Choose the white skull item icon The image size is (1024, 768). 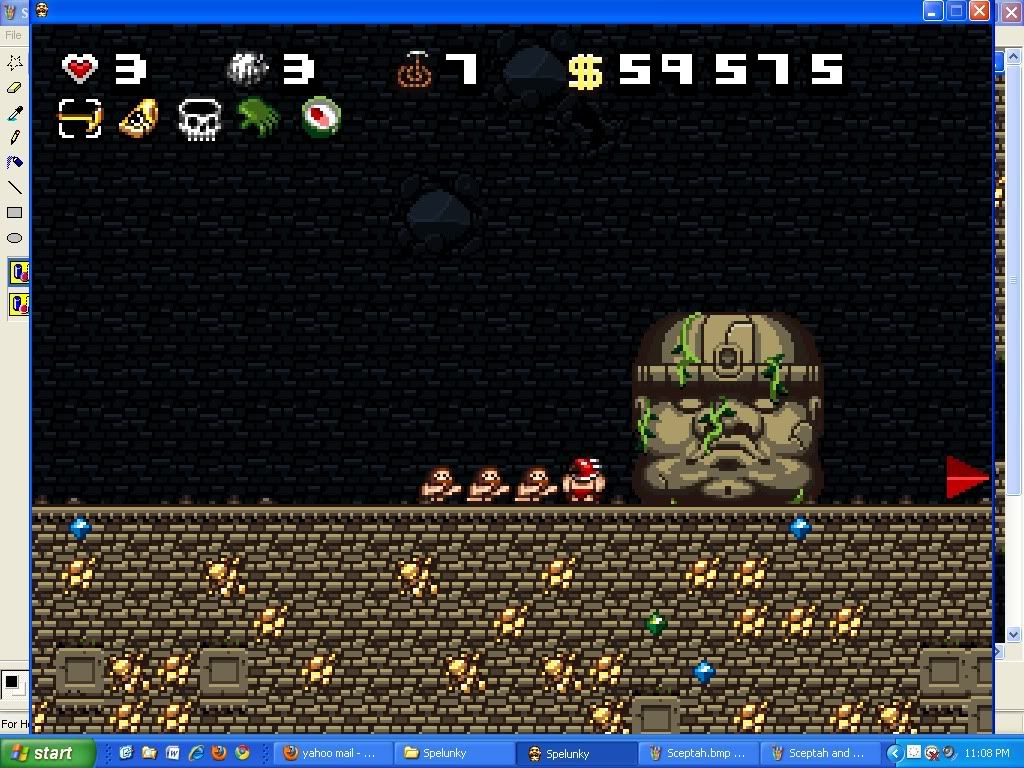tap(199, 119)
